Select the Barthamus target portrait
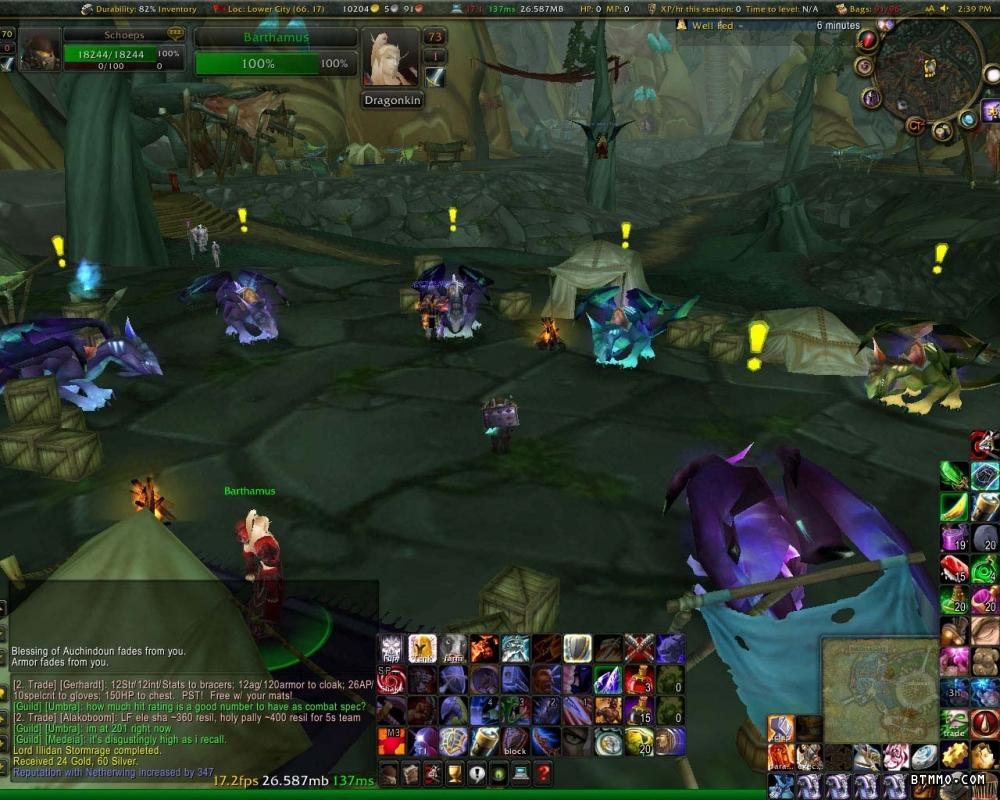 (391, 58)
